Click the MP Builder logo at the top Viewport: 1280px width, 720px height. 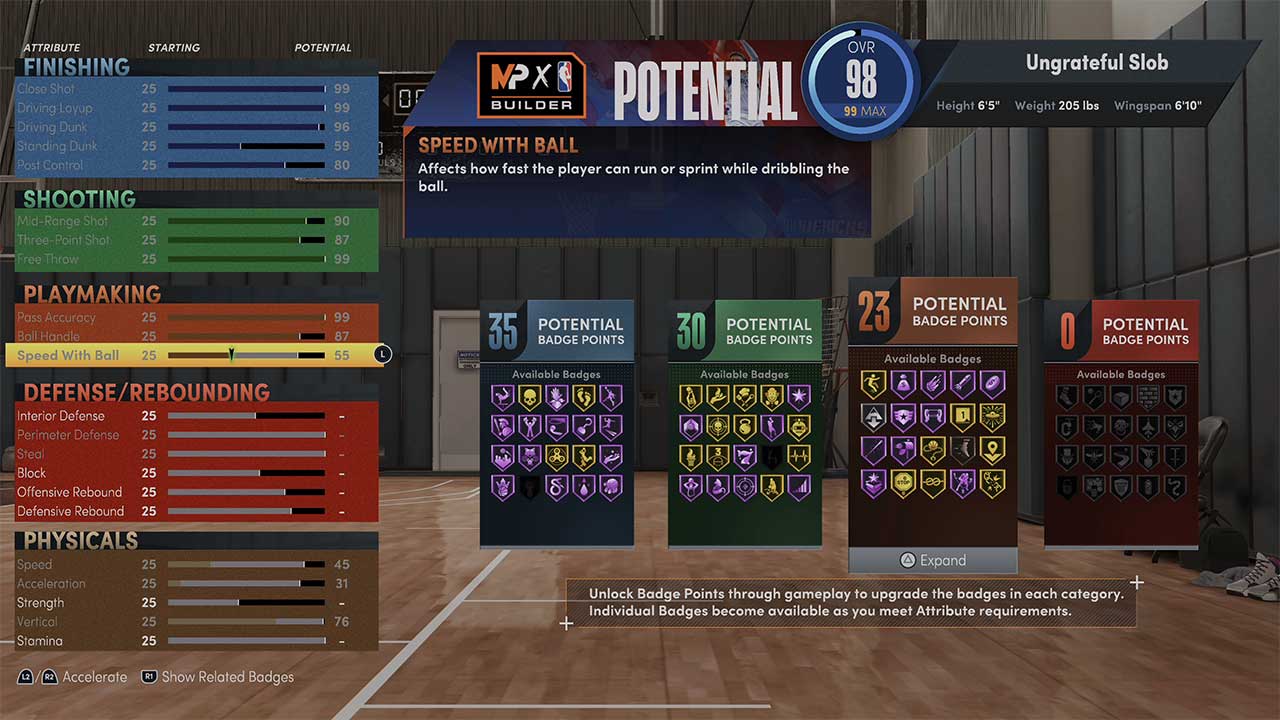coord(530,83)
